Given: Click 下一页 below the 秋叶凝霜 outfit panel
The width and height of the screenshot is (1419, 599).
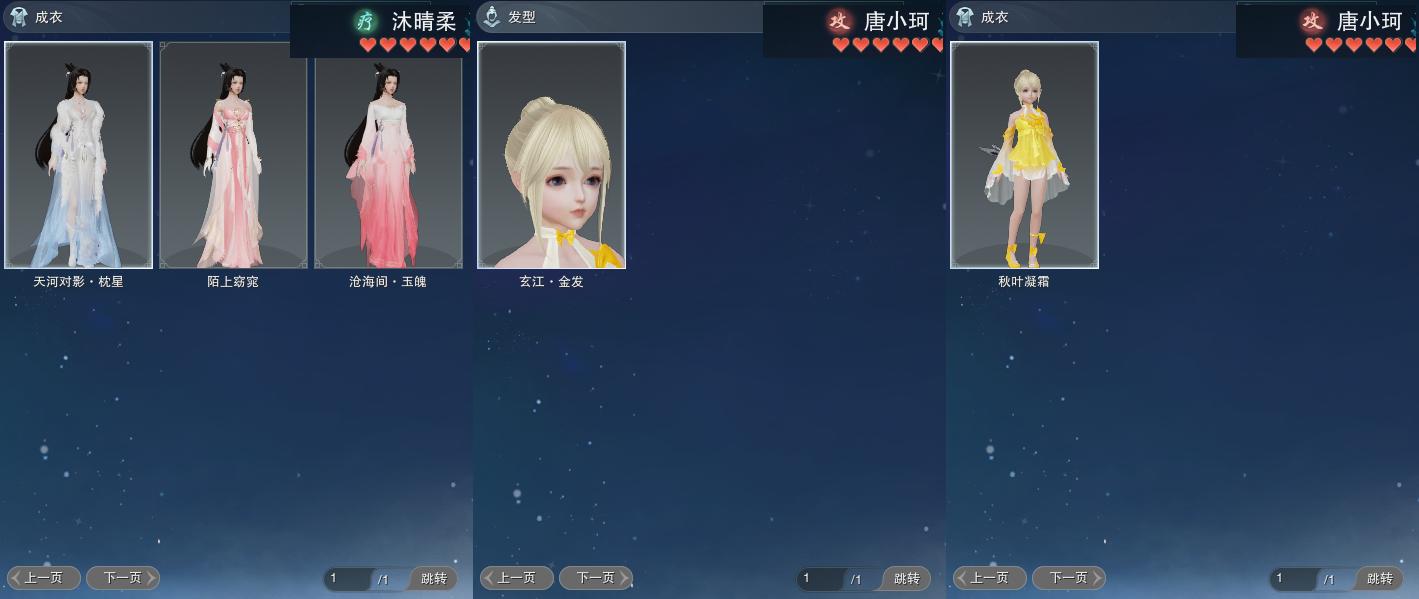Looking at the screenshot, I should 1068,578.
